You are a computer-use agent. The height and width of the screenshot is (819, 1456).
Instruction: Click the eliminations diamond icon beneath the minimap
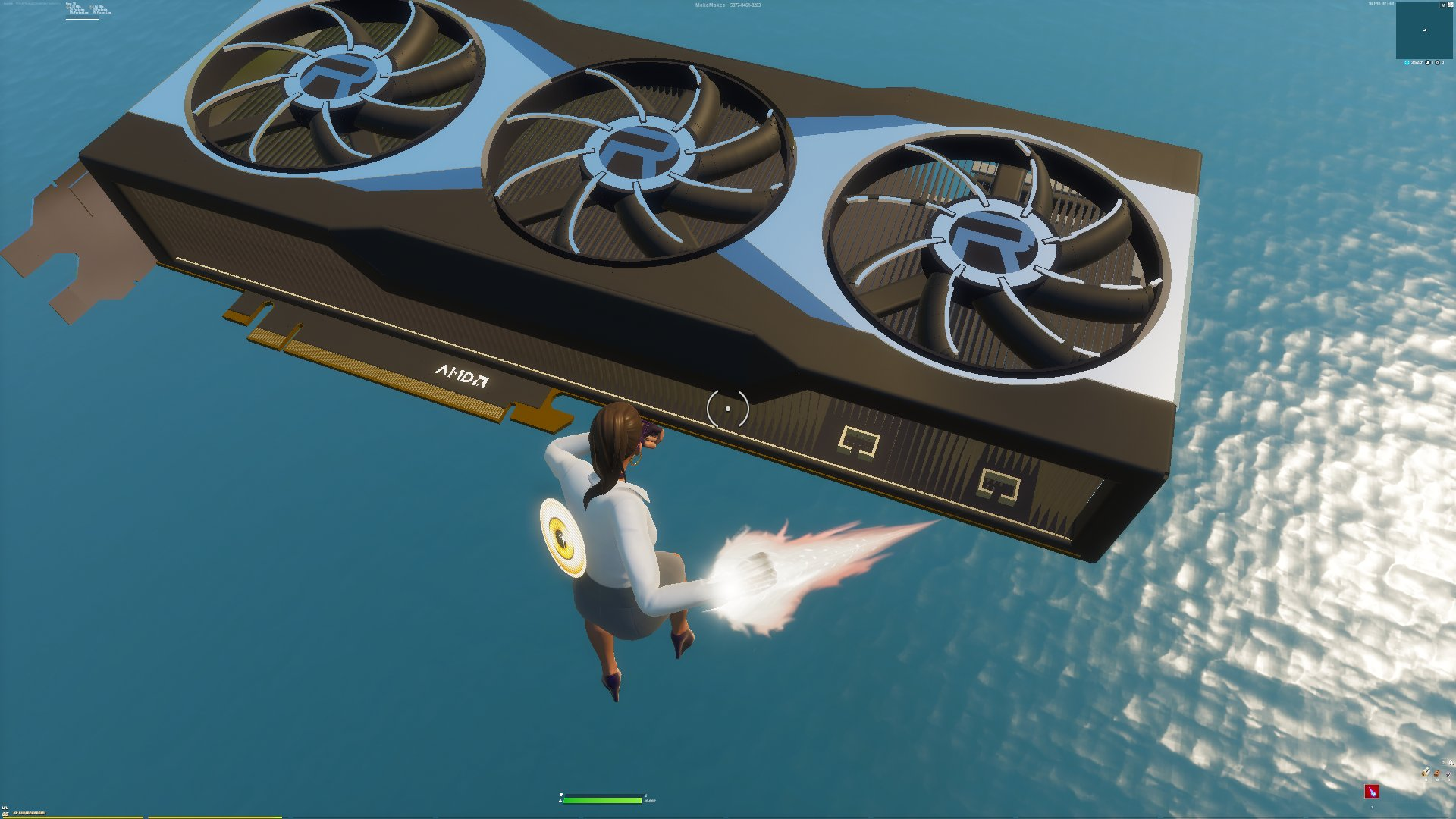tap(1438, 63)
